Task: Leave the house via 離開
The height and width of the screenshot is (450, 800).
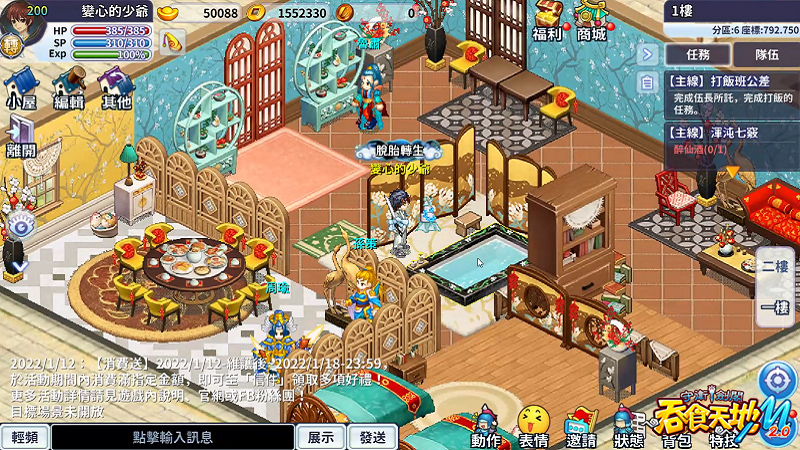Action: (20, 136)
